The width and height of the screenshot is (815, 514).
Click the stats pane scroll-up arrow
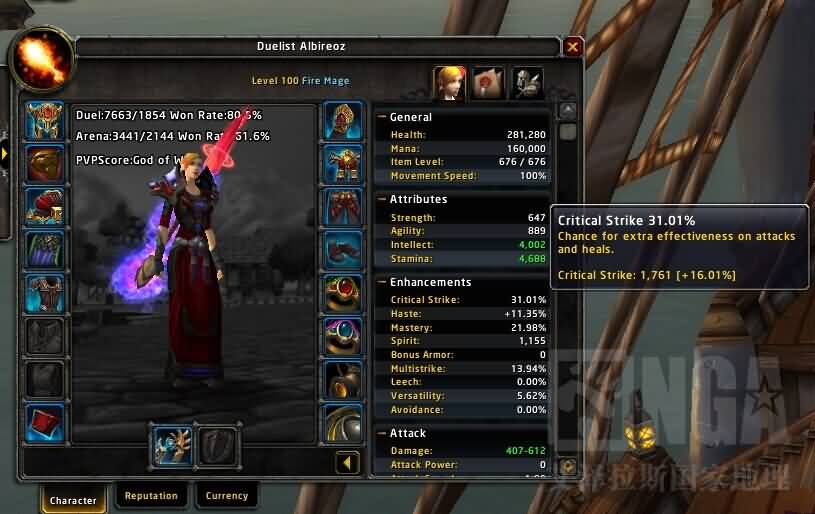pos(568,110)
